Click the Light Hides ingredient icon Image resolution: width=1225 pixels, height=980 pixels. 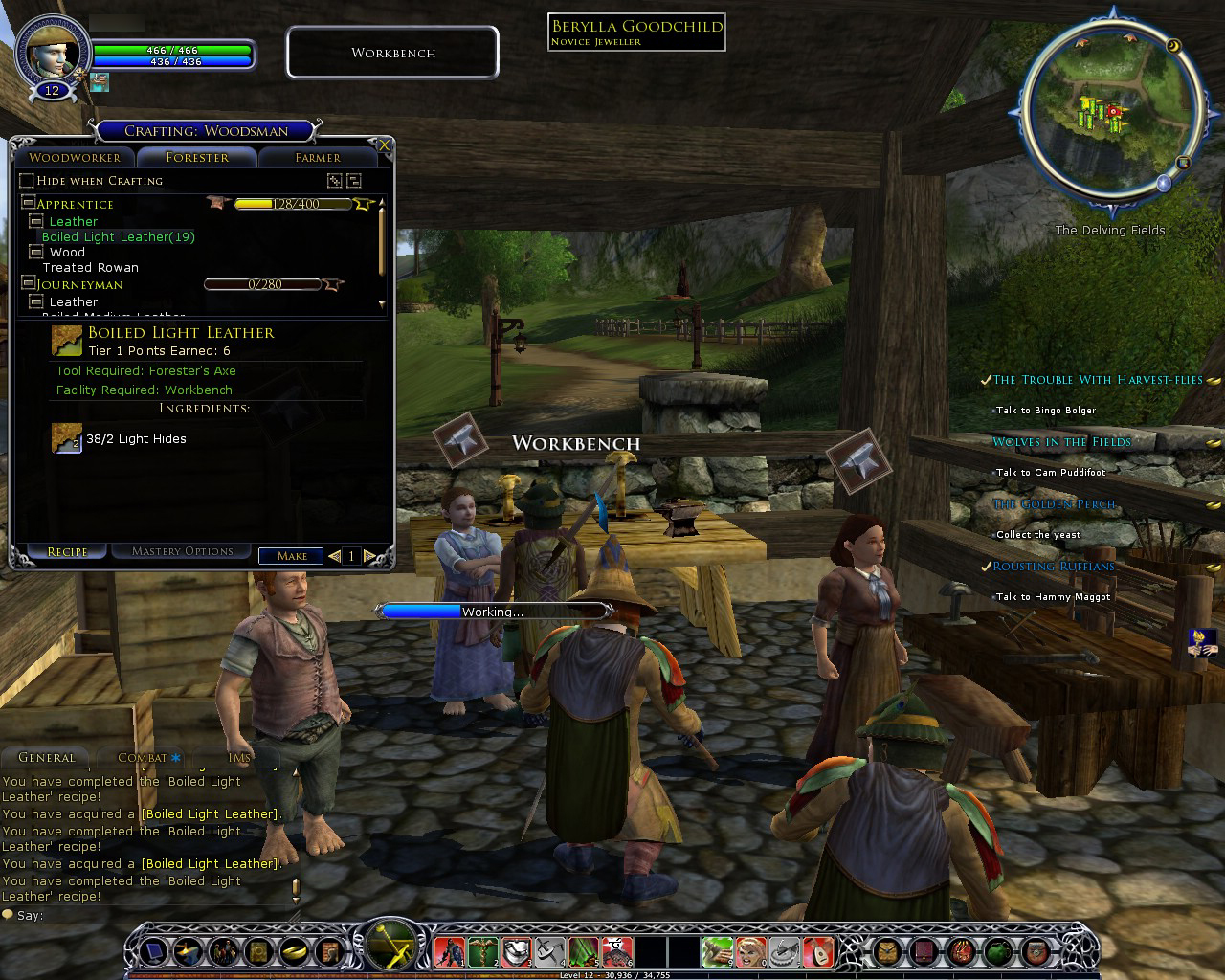point(66,438)
